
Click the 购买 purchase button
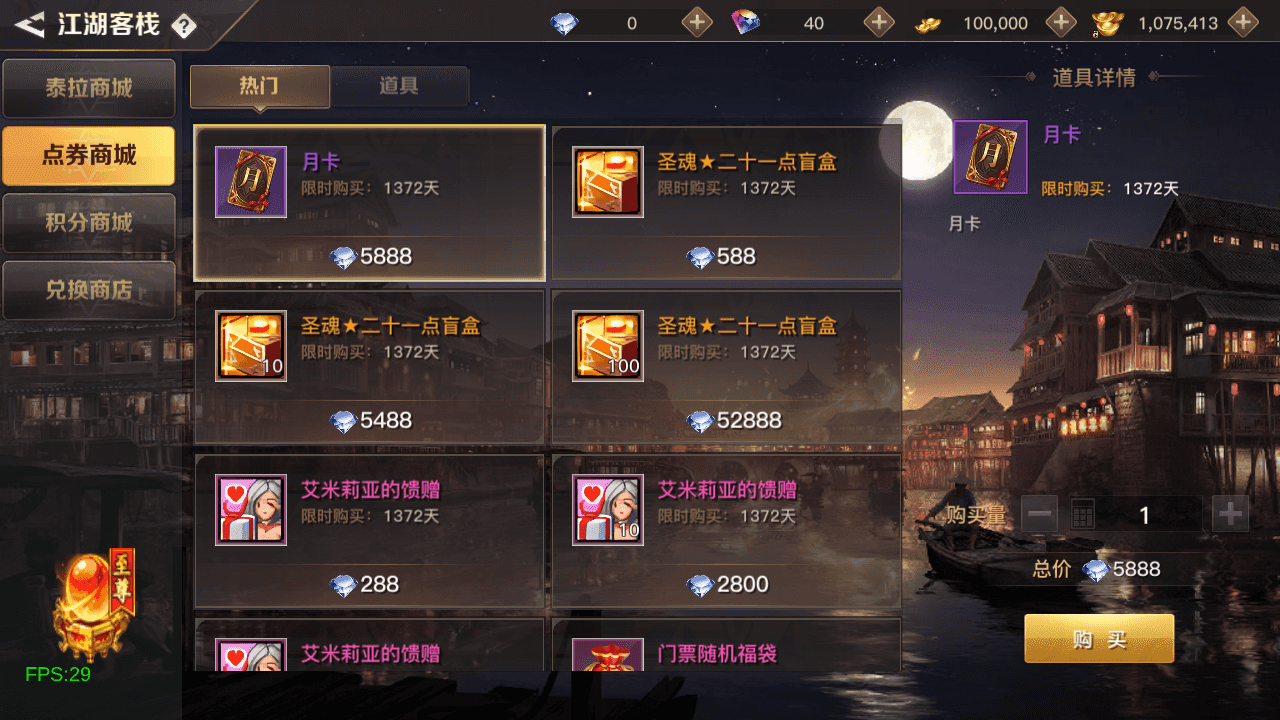pos(1098,637)
